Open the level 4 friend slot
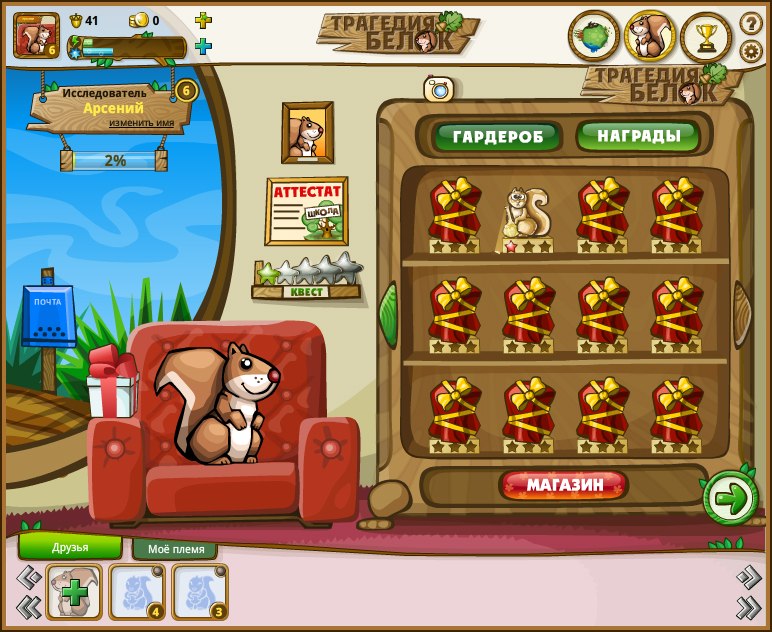The height and width of the screenshot is (632, 772). coord(137,592)
